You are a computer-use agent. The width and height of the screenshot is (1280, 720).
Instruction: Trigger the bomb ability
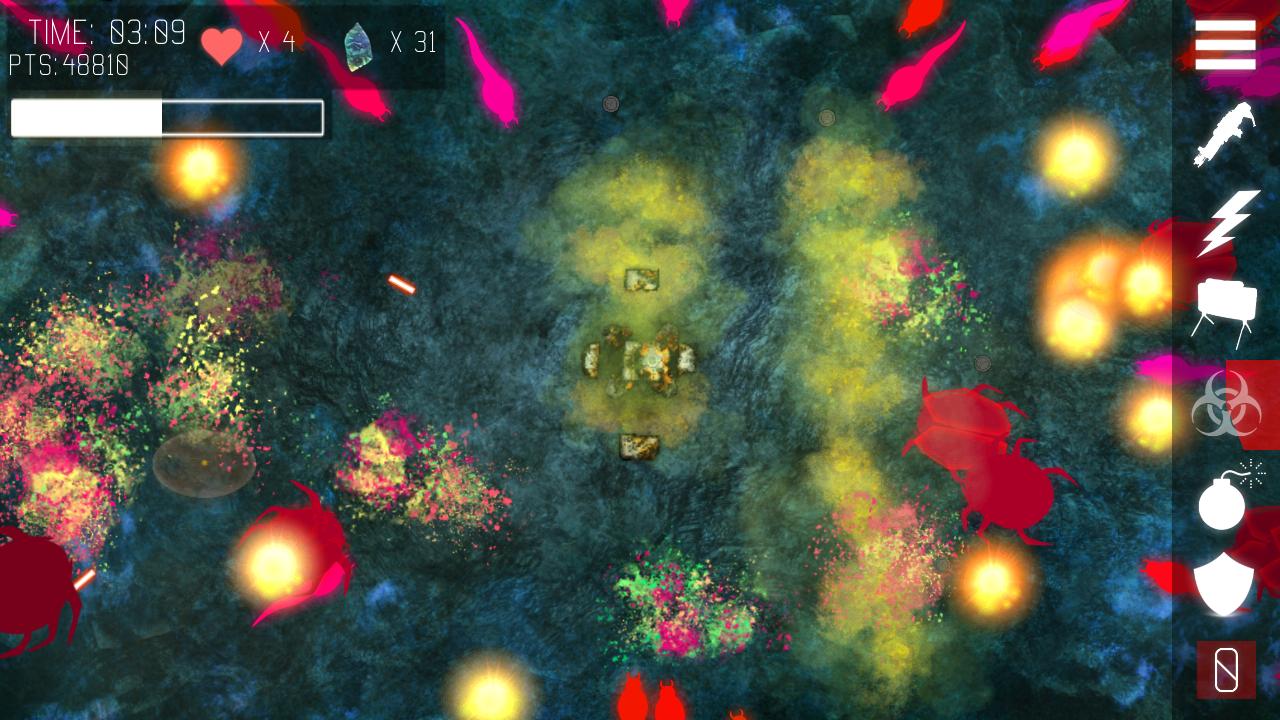1225,497
